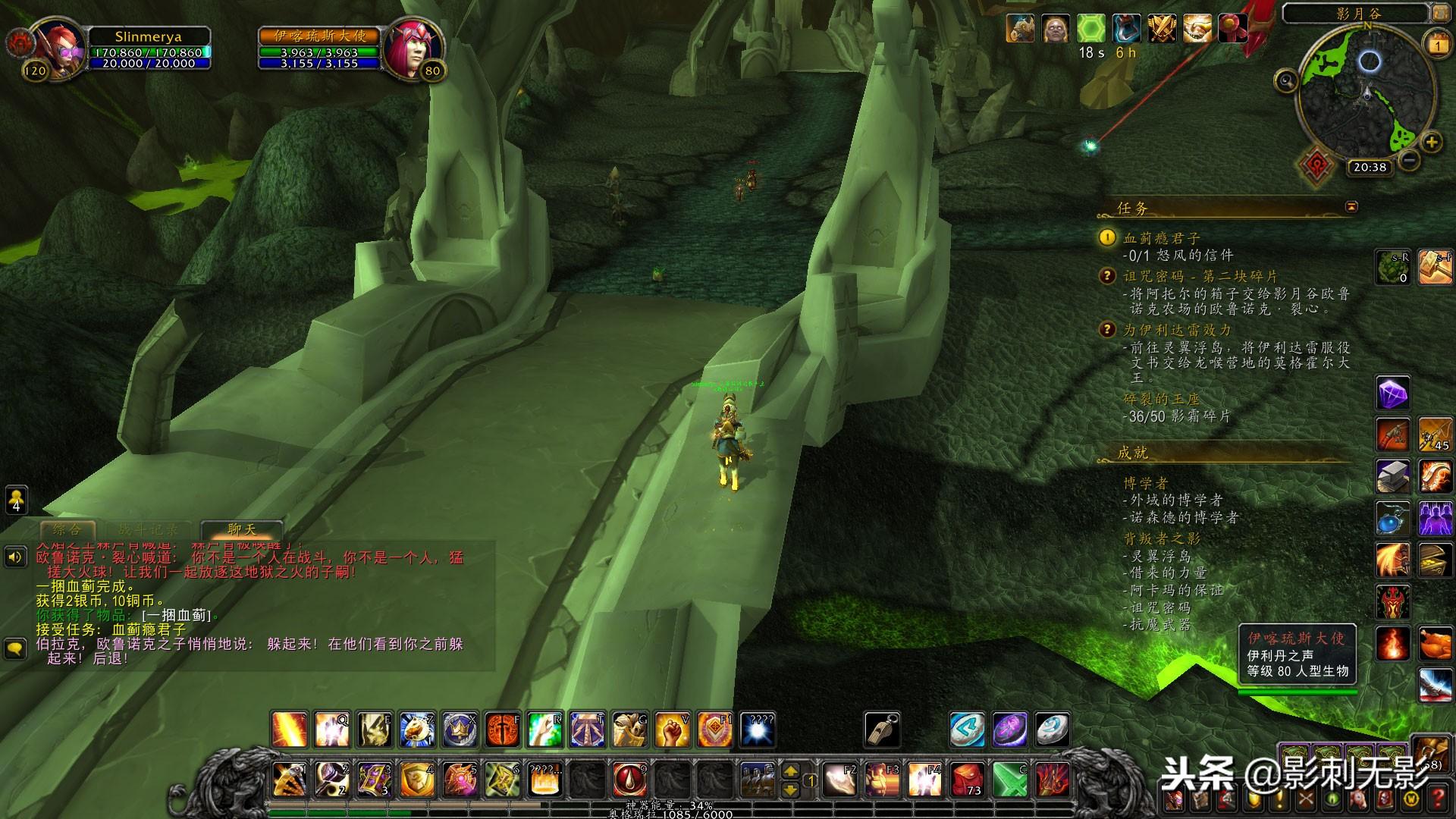Use the whistle item on the action bar
Screen dimensions: 1456x819
tap(881, 730)
